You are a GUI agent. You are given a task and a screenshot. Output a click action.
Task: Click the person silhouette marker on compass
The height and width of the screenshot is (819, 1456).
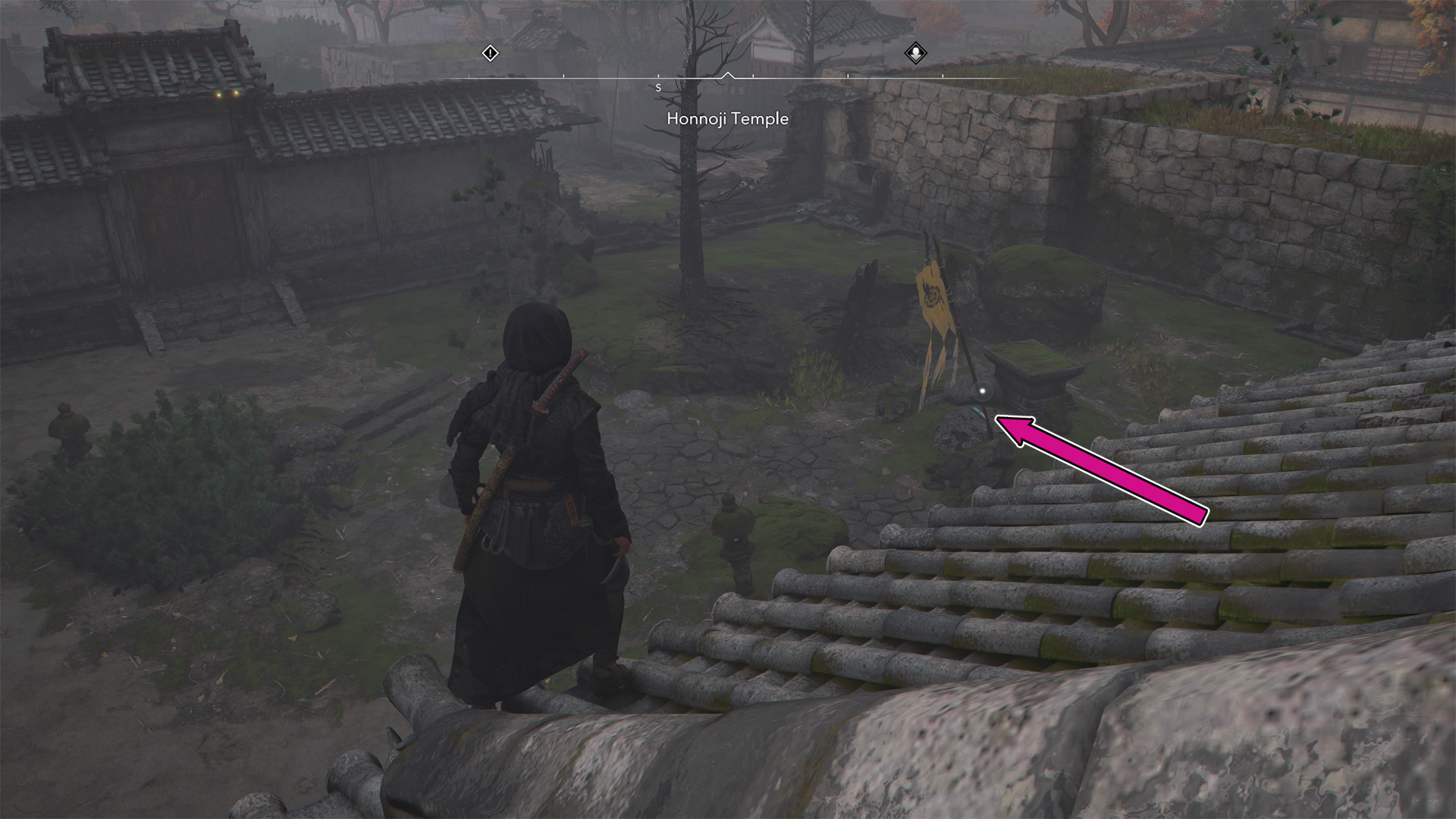pos(915,53)
